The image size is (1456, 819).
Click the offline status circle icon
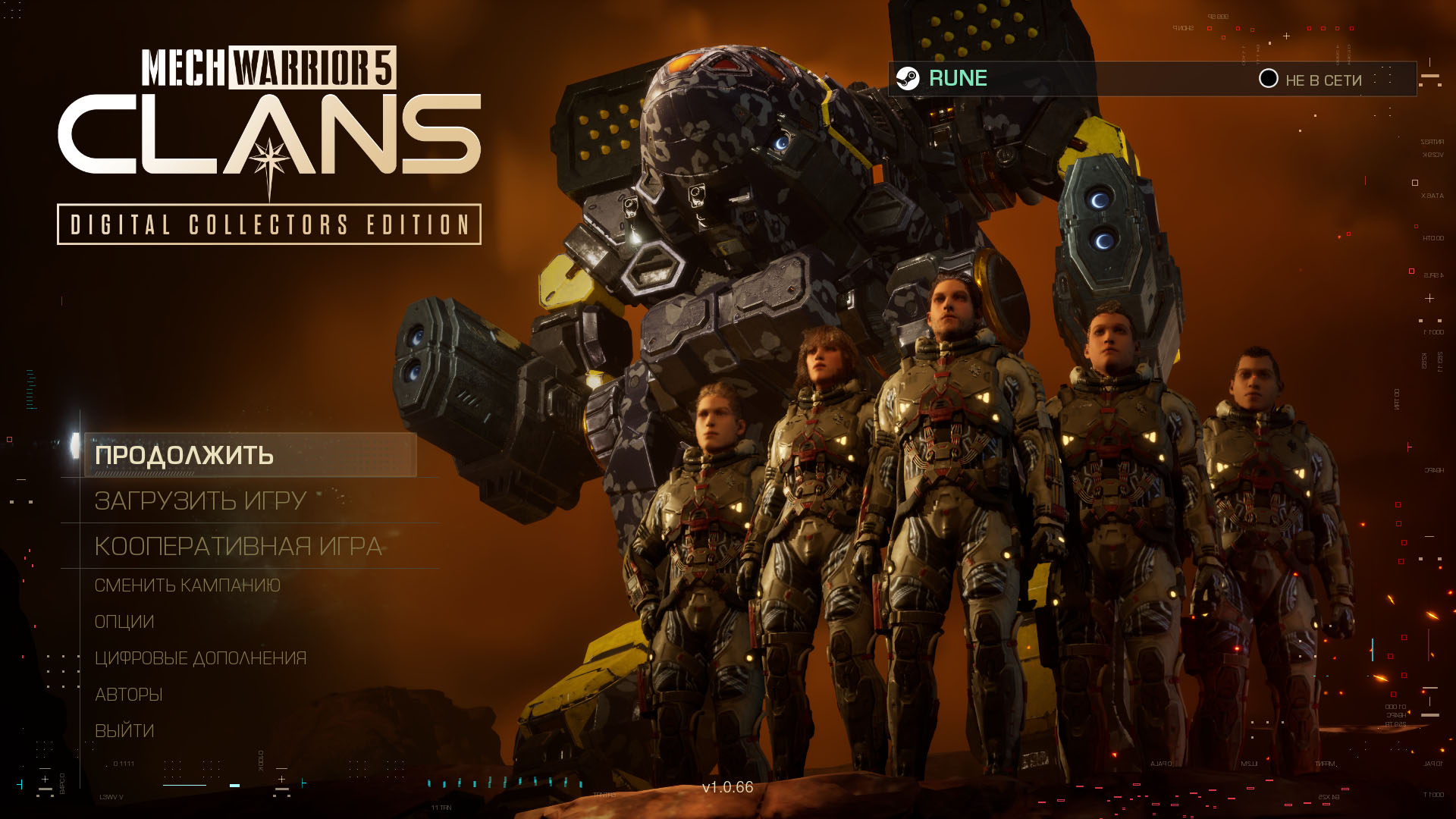click(x=1268, y=80)
